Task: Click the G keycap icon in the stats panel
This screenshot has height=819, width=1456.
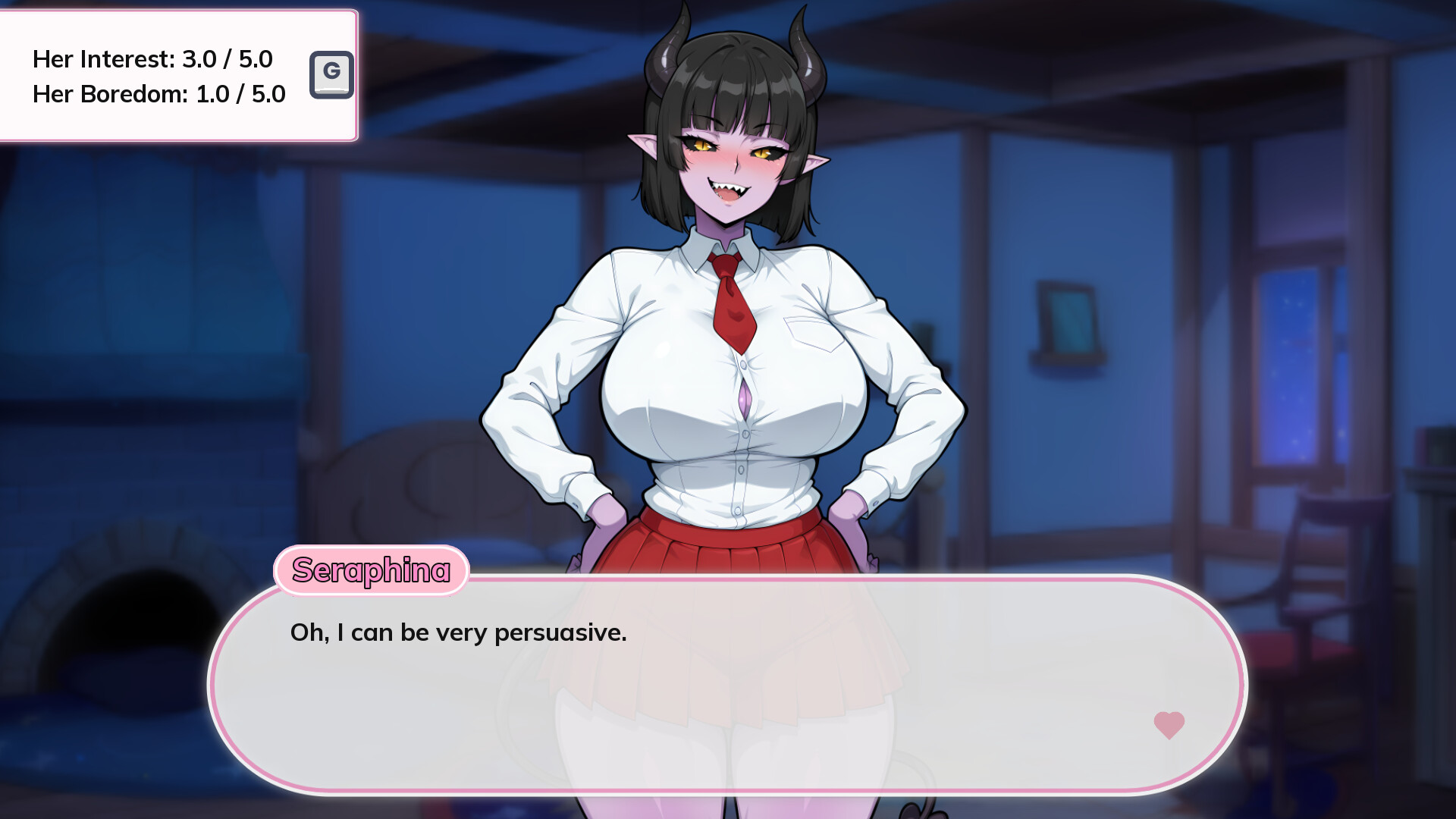Action: point(332,75)
